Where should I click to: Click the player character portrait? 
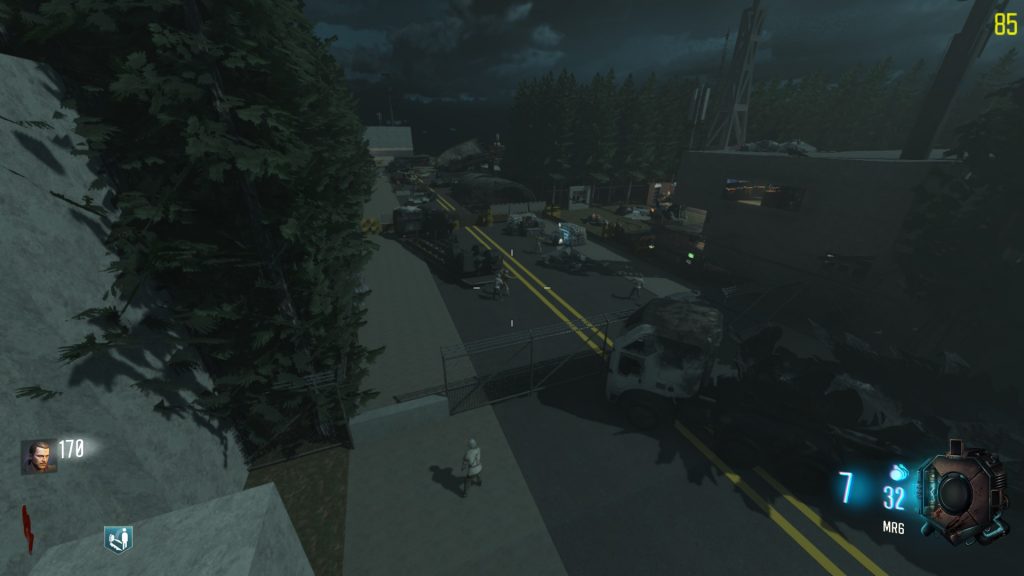coord(39,456)
